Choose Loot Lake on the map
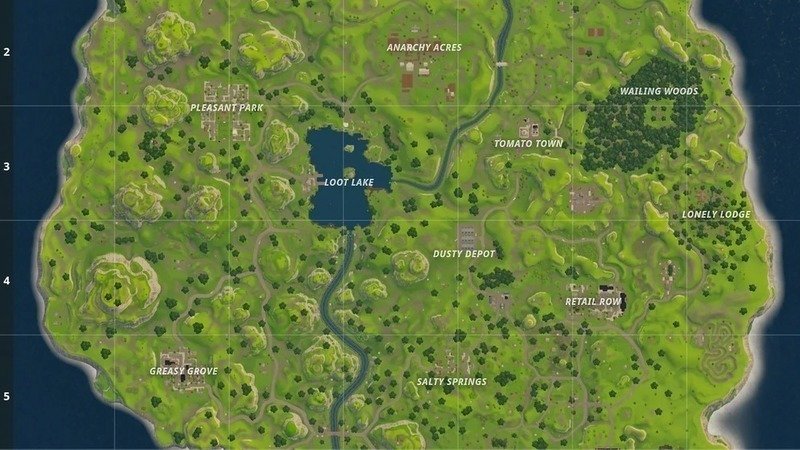800x450 pixels. (349, 183)
